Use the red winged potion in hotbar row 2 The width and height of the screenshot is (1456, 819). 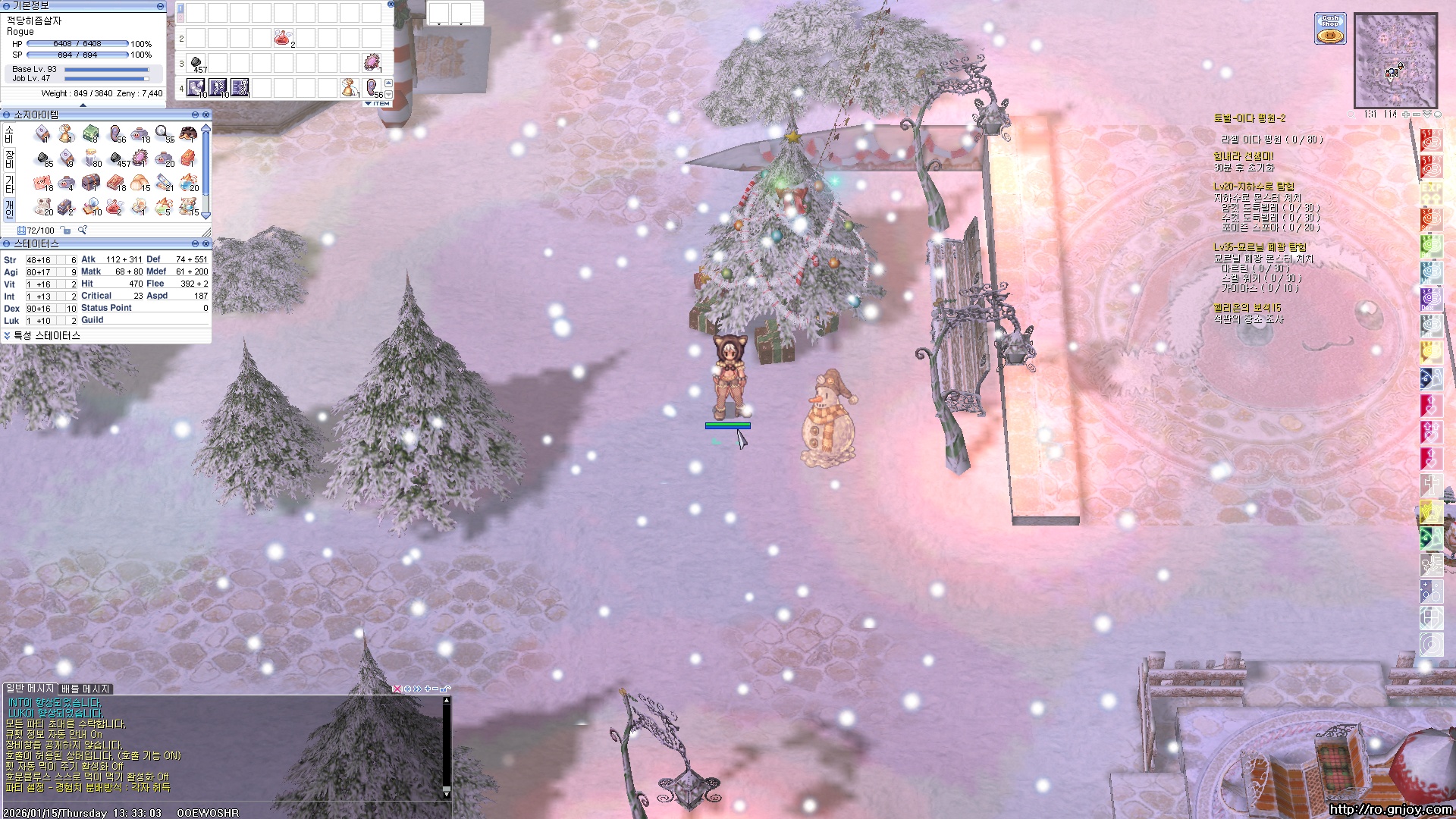click(283, 38)
